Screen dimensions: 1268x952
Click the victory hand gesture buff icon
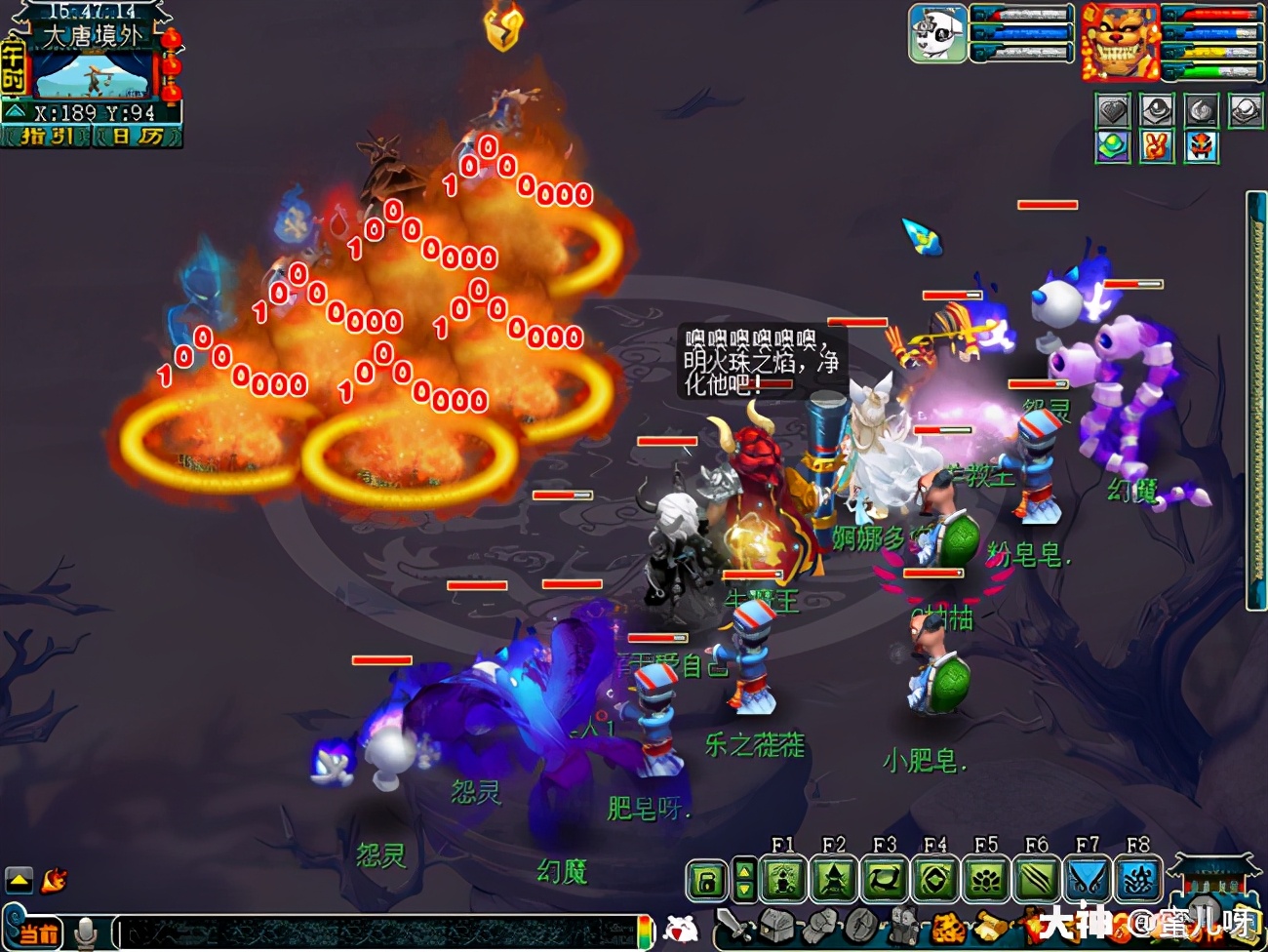pos(1158,147)
